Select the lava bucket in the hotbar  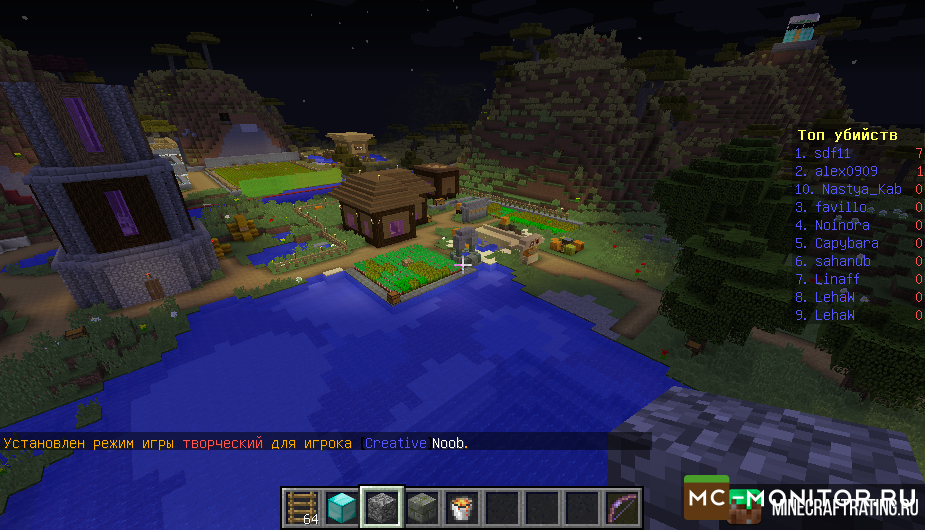point(461,508)
